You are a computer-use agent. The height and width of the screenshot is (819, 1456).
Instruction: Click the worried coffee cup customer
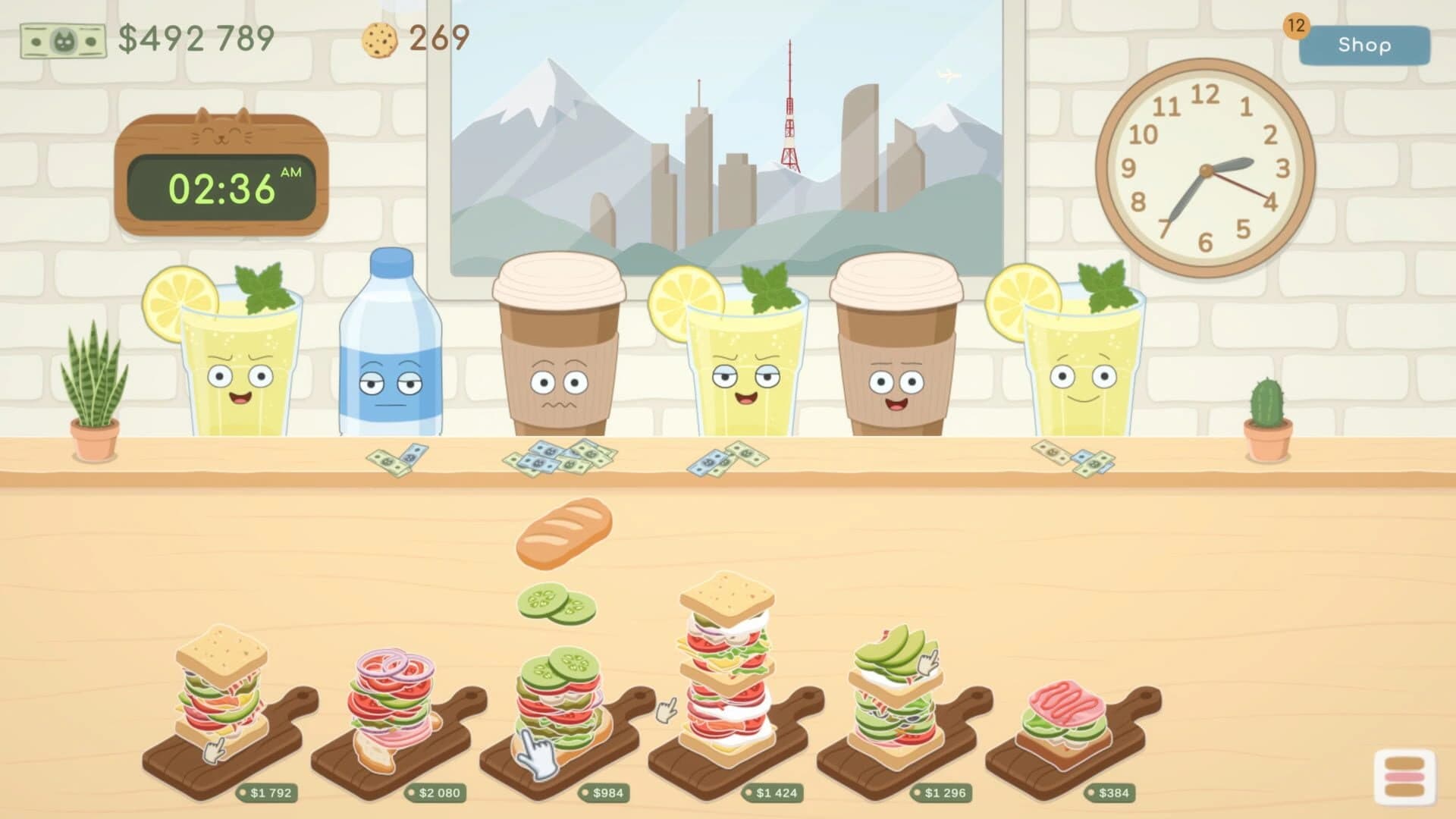coord(557,356)
